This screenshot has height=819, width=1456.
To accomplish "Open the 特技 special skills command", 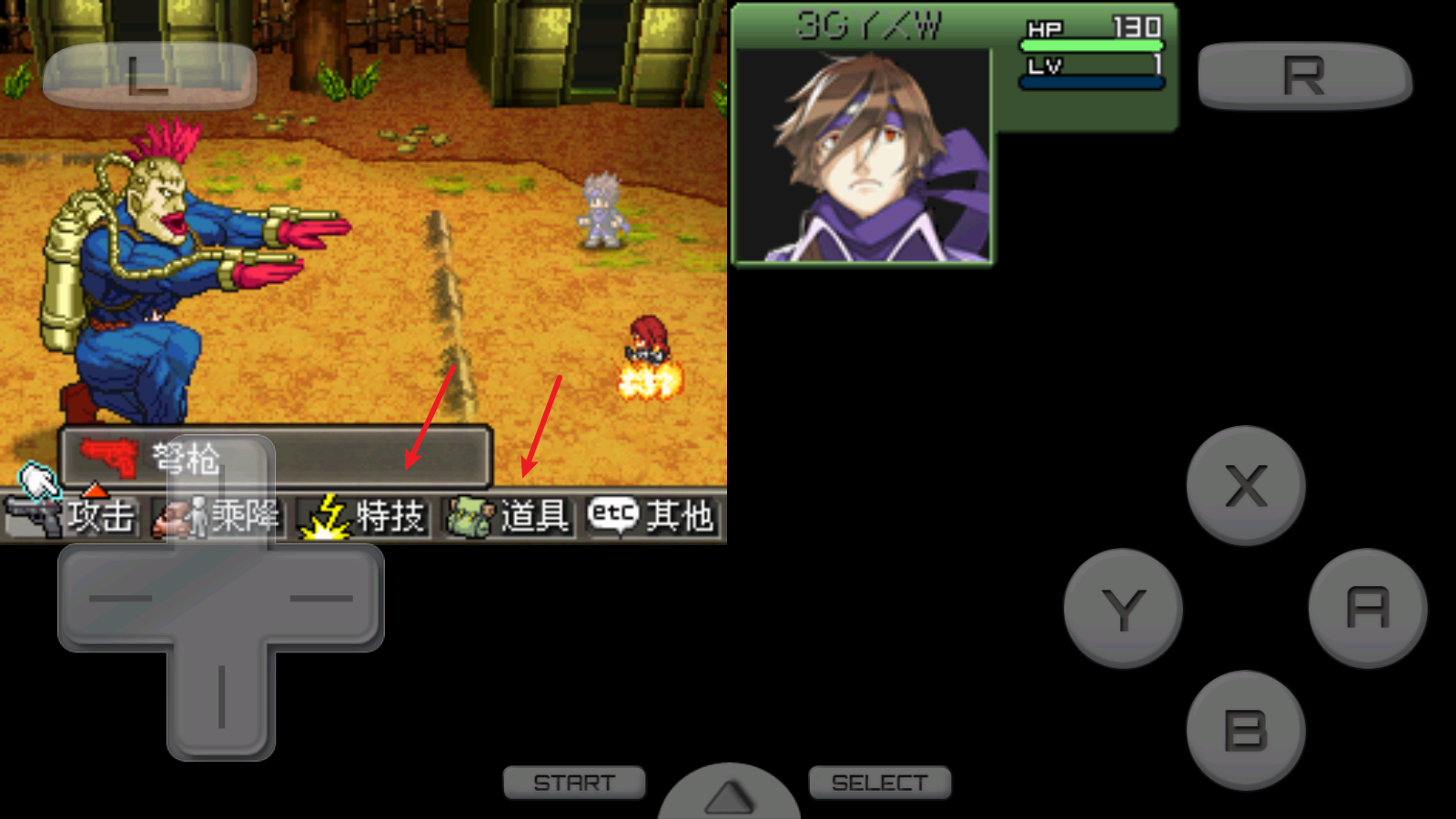I will (x=366, y=517).
